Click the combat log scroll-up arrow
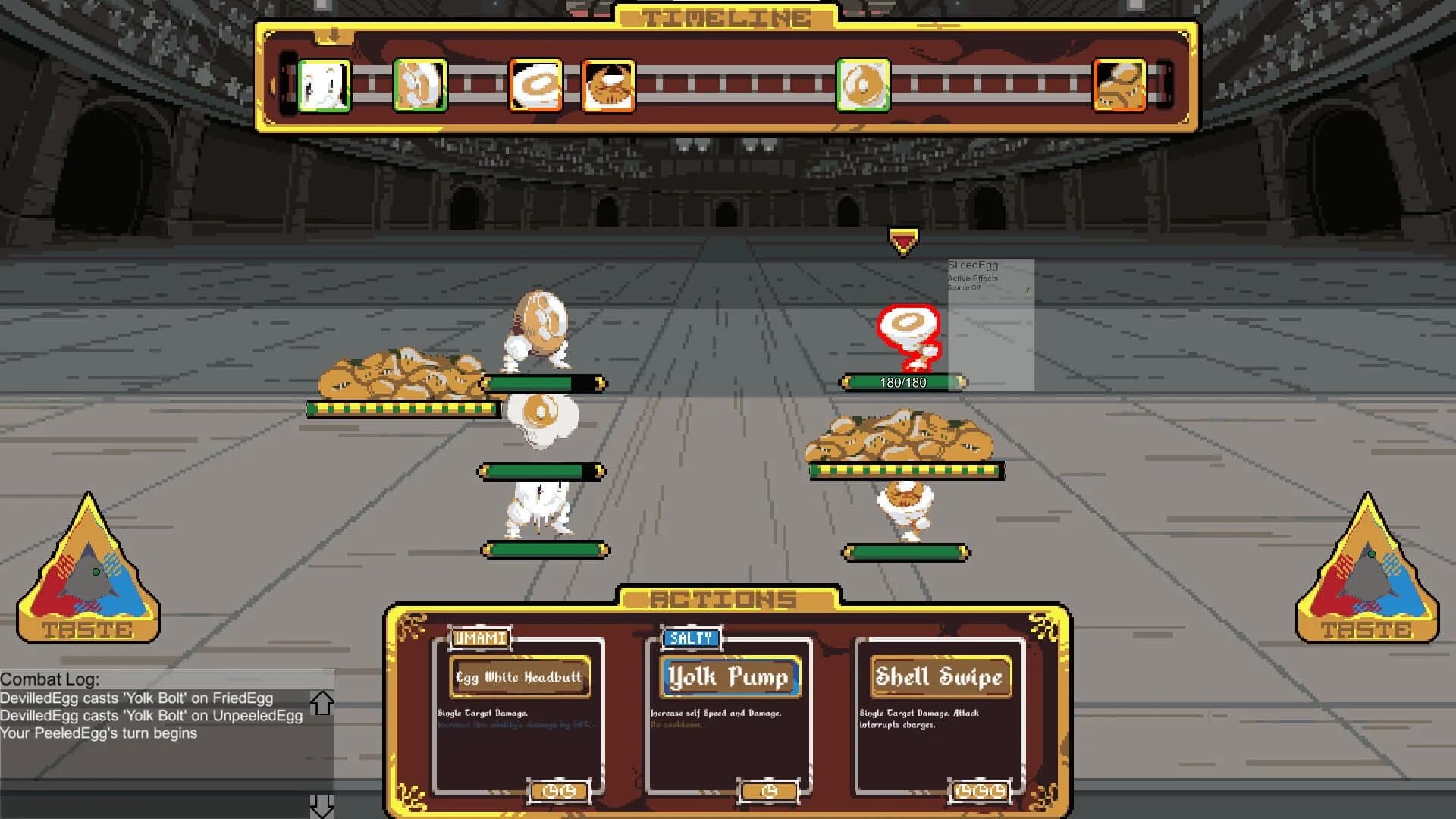This screenshot has height=819, width=1456. click(322, 701)
